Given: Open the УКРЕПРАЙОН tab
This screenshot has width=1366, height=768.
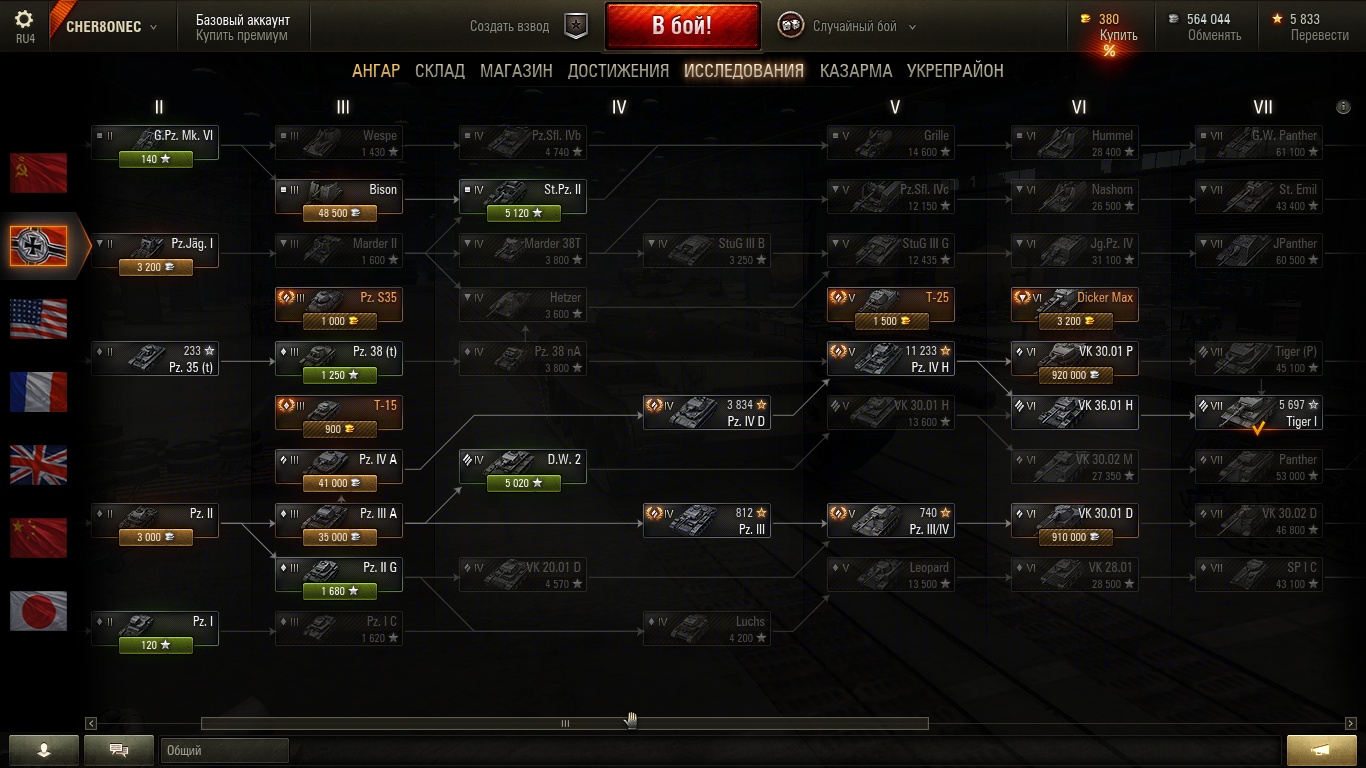Looking at the screenshot, I should (955, 71).
